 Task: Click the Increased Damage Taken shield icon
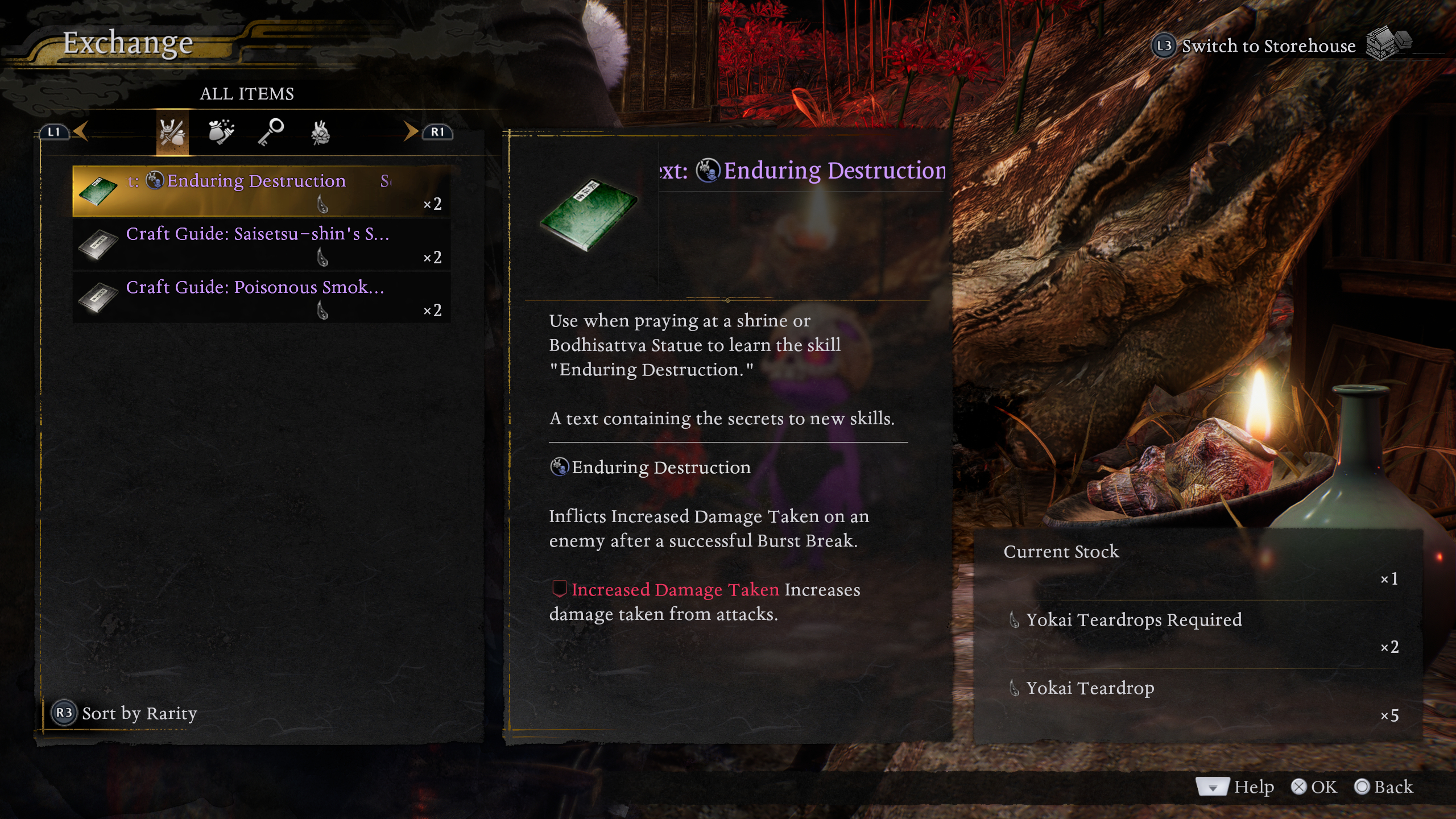[560, 590]
